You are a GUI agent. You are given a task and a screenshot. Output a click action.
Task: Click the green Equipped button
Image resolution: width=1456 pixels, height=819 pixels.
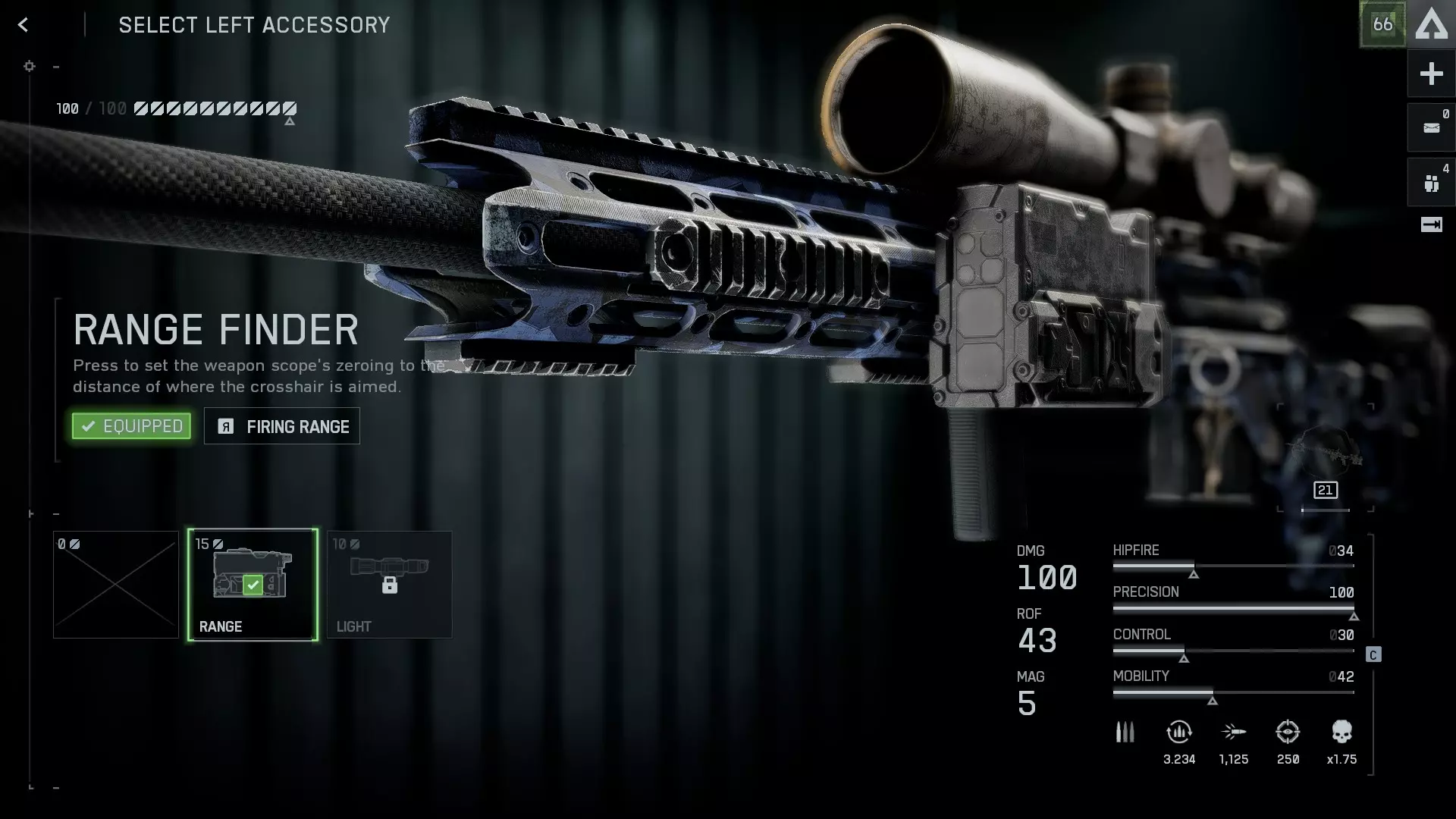tap(131, 426)
